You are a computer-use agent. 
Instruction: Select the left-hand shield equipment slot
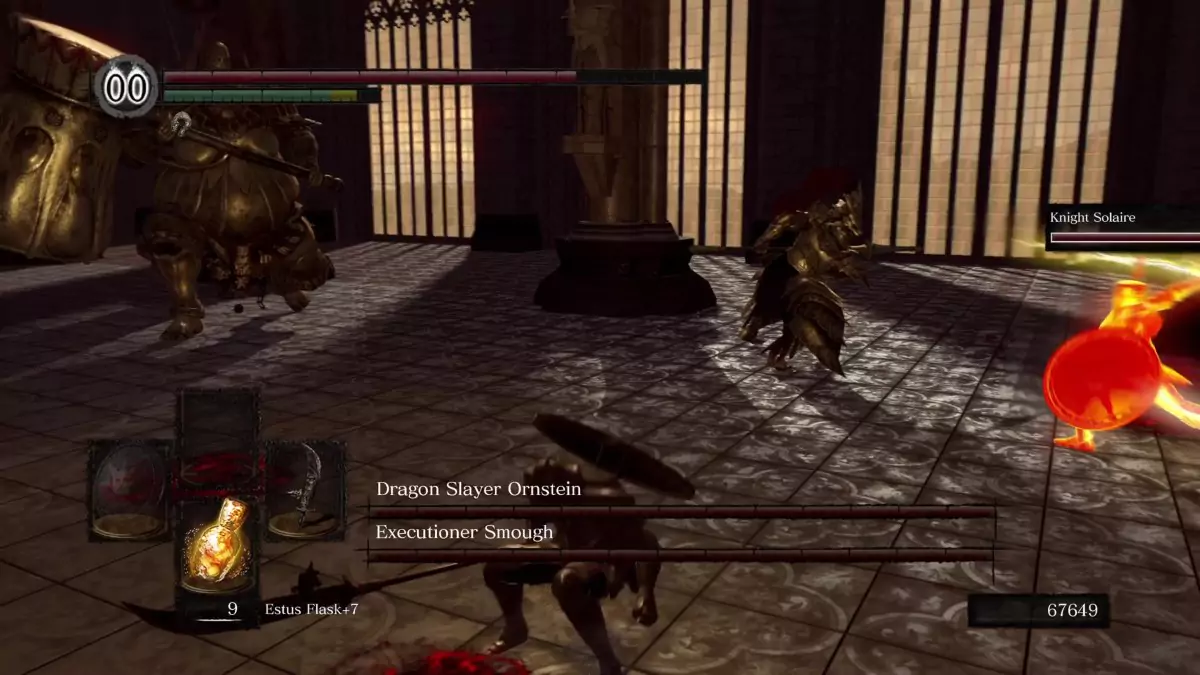tap(129, 490)
